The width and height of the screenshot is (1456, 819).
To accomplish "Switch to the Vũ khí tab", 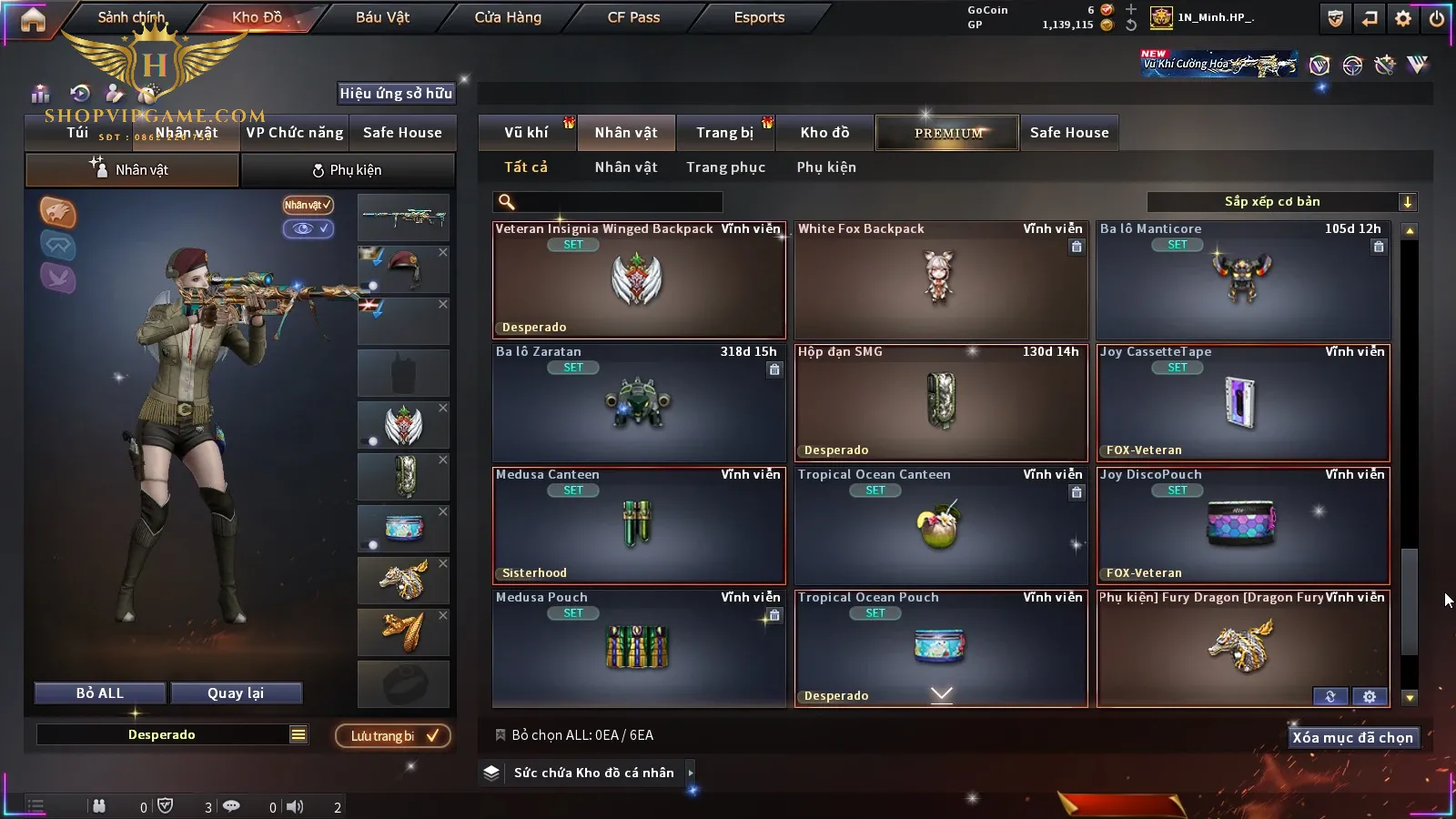I will pos(526,133).
